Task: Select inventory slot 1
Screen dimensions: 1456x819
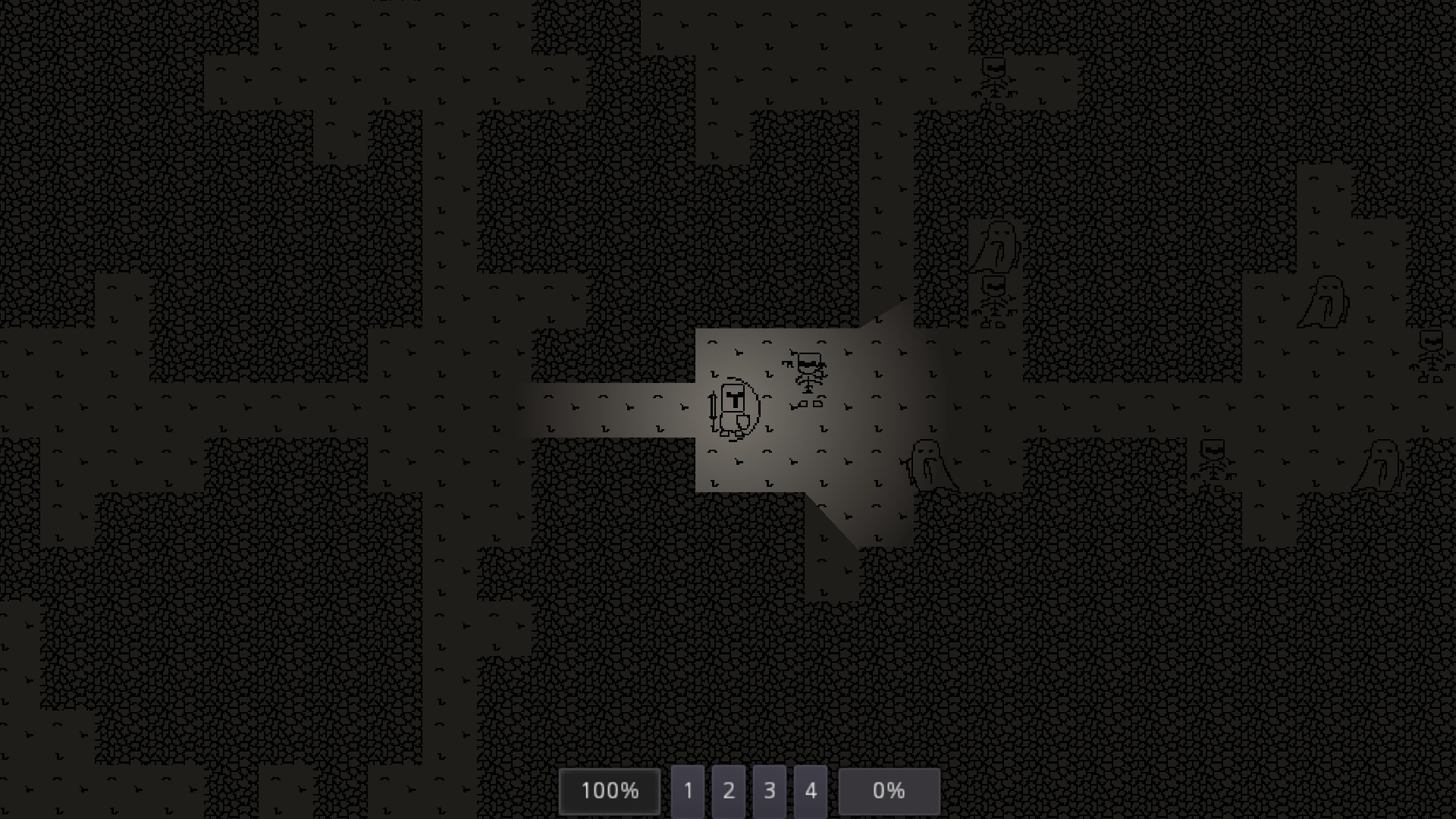Action: click(689, 791)
